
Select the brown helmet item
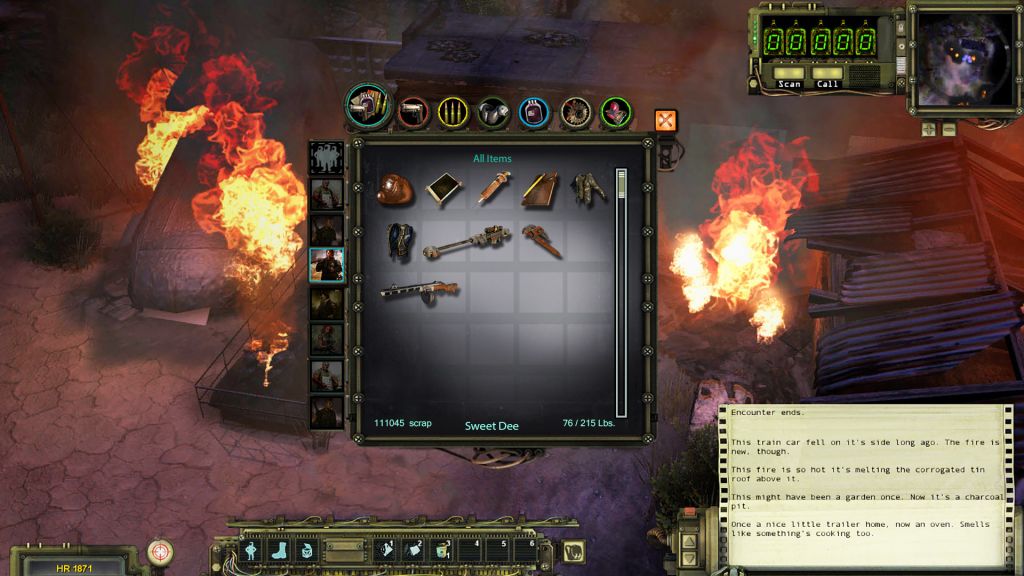395,189
